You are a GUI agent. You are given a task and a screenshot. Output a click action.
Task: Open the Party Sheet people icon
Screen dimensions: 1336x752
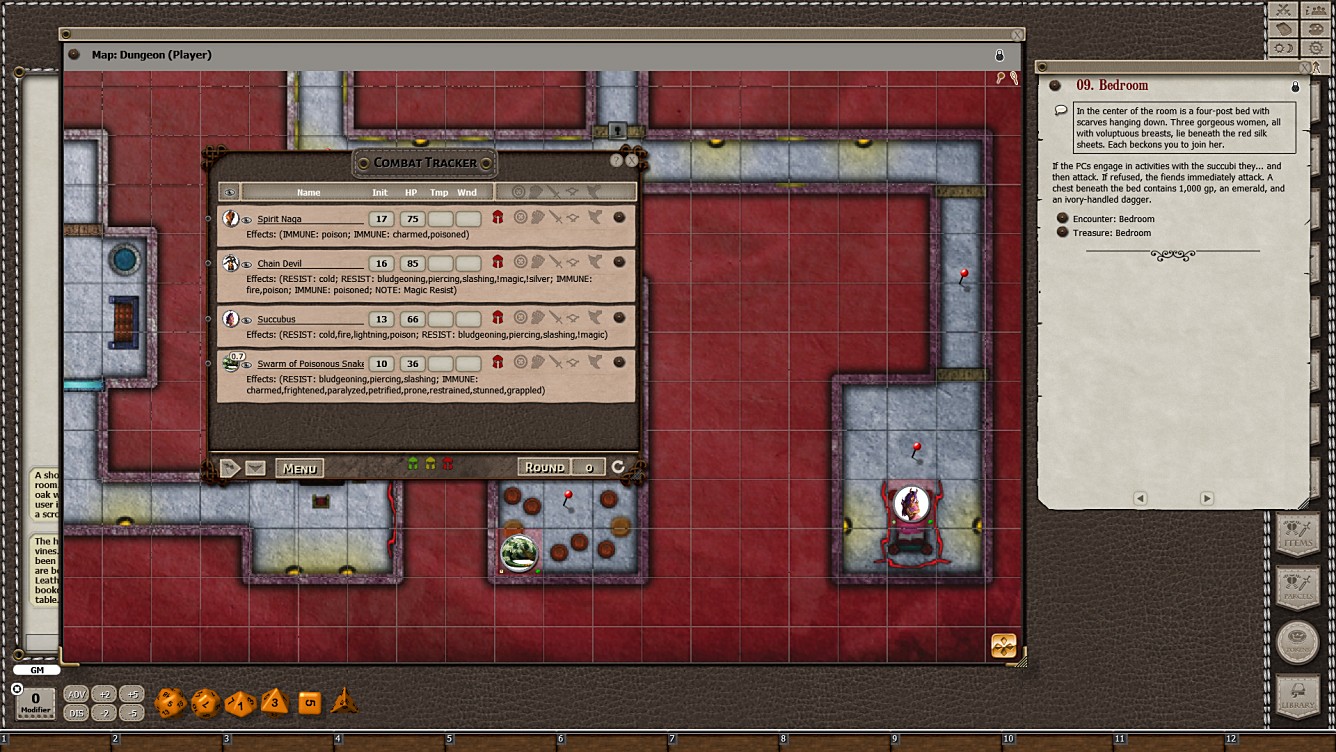1316,11
